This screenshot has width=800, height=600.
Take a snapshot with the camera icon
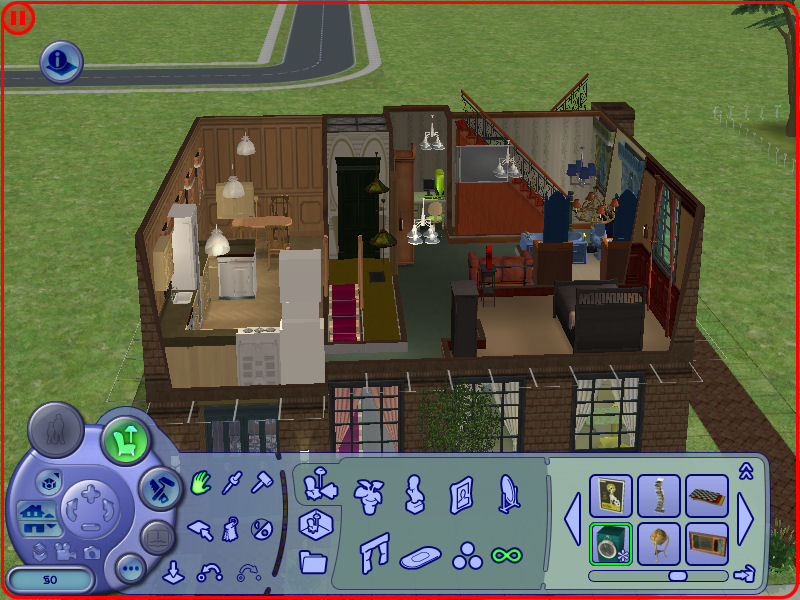(x=92, y=552)
